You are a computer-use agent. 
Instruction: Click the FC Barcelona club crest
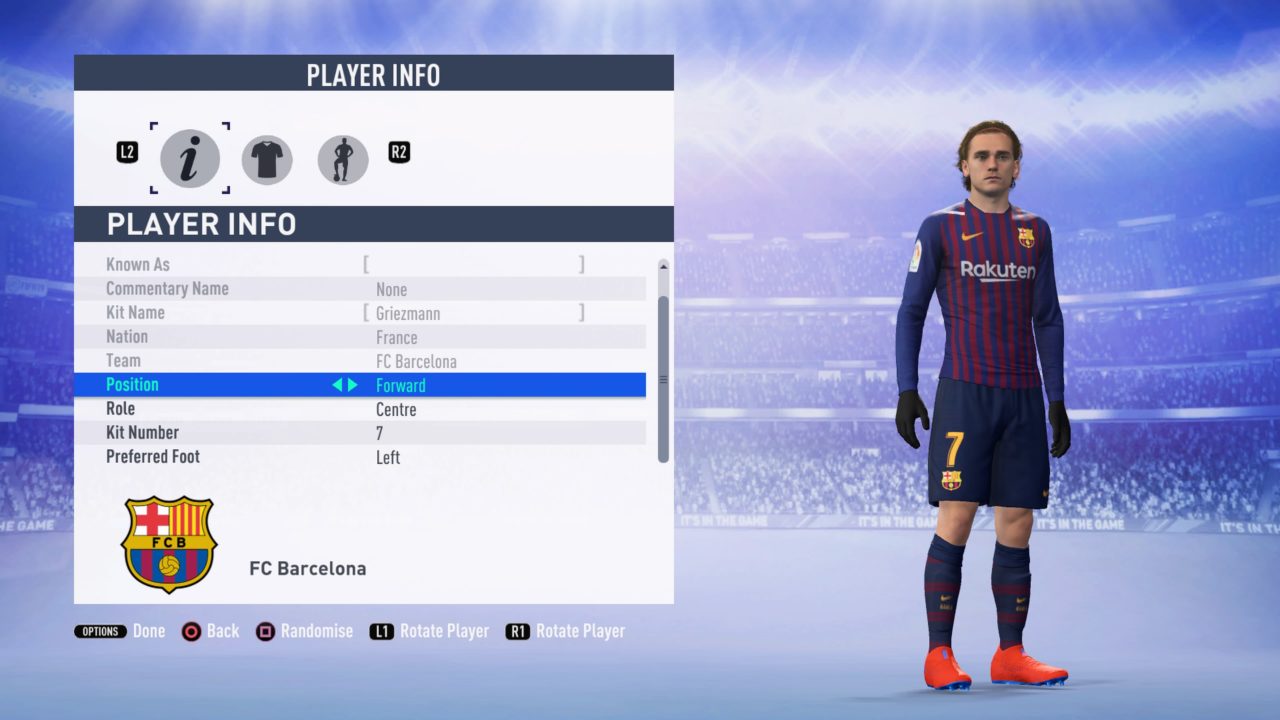169,545
